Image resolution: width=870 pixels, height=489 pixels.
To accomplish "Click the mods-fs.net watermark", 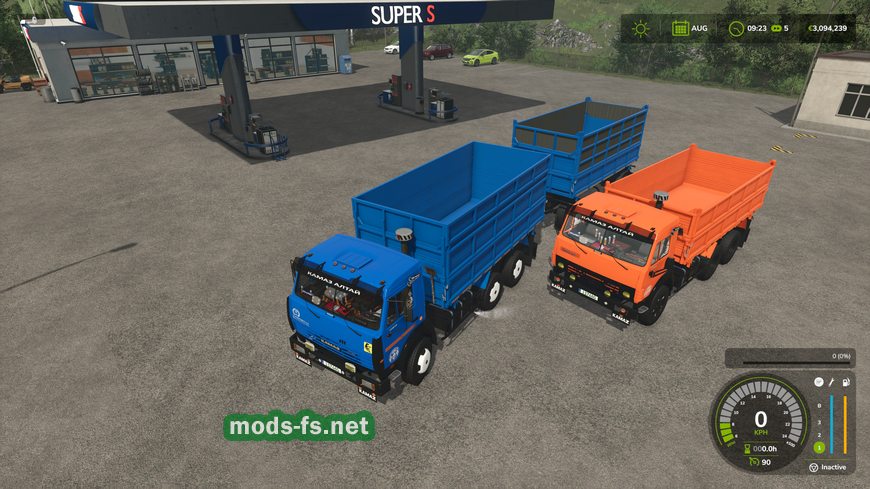I will tap(299, 427).
